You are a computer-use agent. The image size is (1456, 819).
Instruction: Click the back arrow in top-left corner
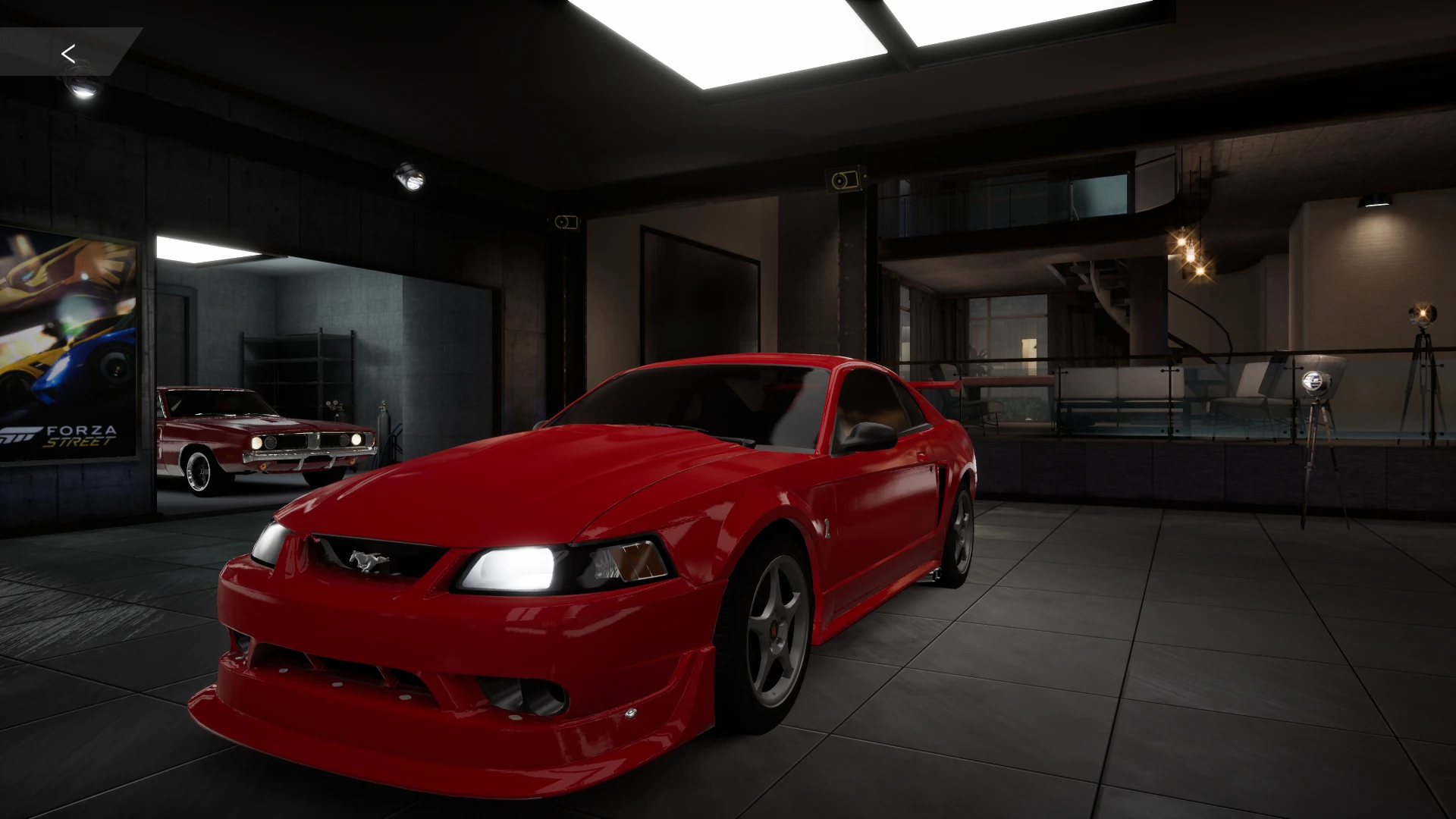tap(69, 53)
